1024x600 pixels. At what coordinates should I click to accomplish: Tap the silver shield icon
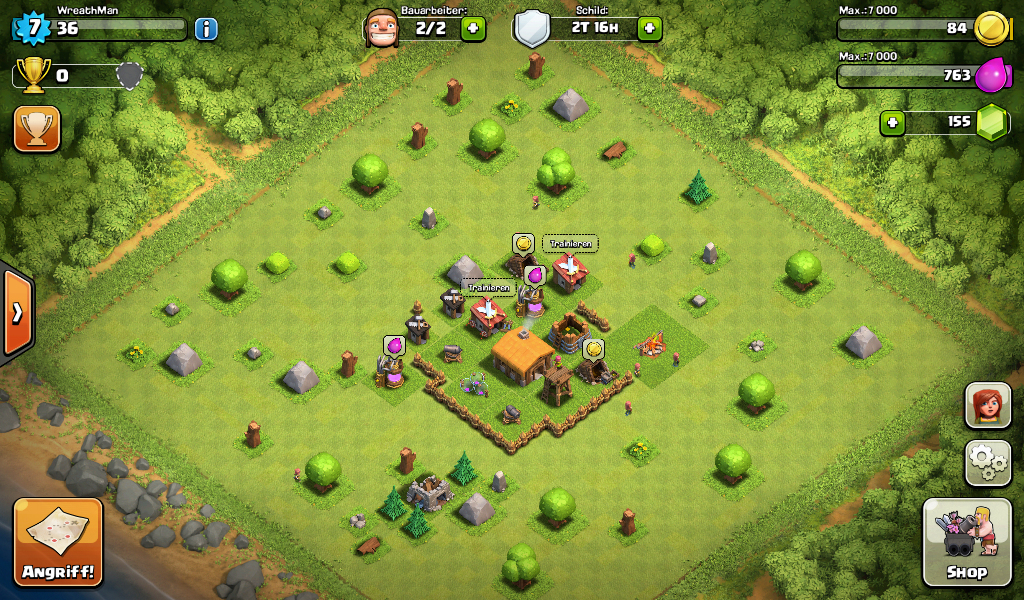pos(532,28)
